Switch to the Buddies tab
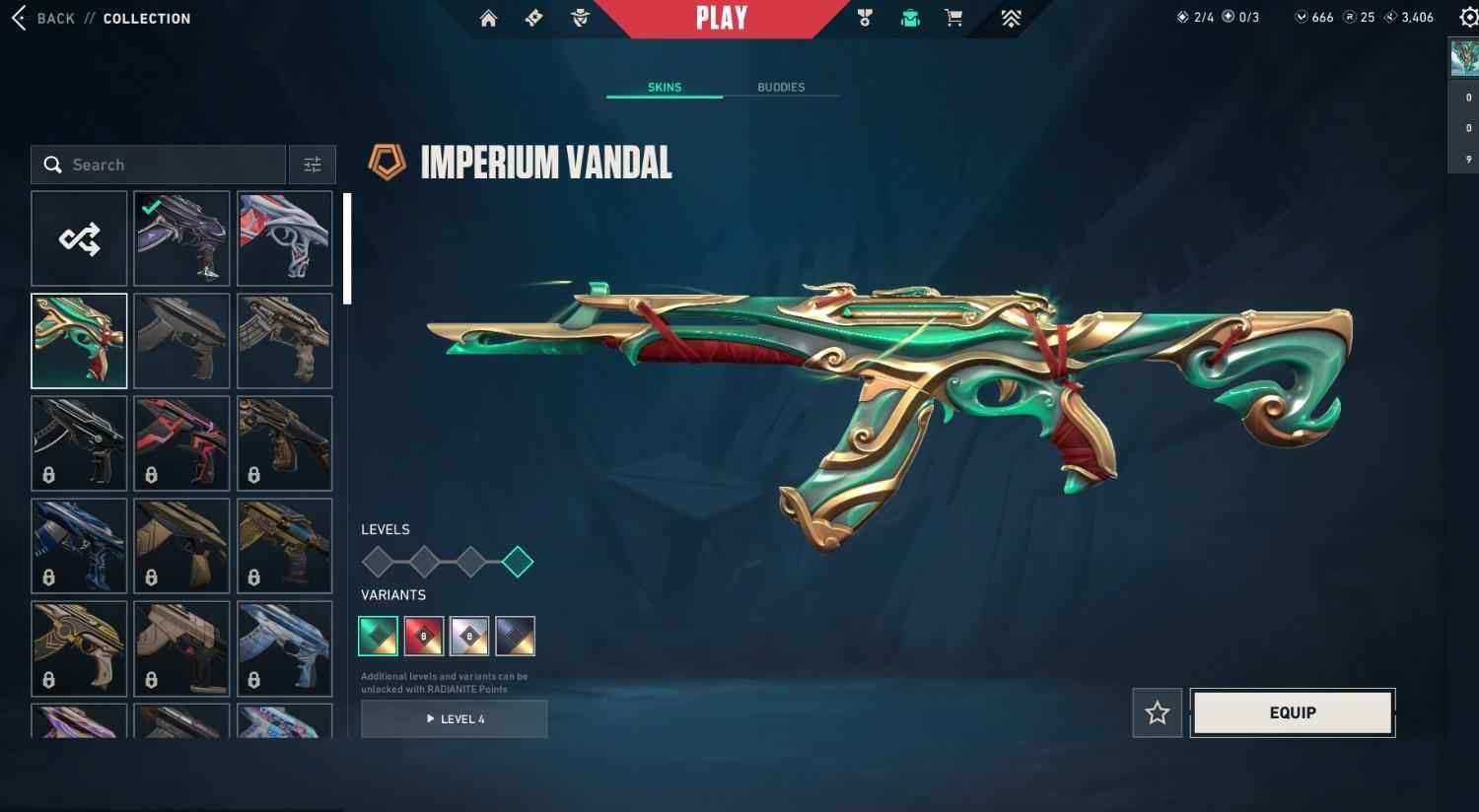The image size is (1479, 812). click(781, 88)
